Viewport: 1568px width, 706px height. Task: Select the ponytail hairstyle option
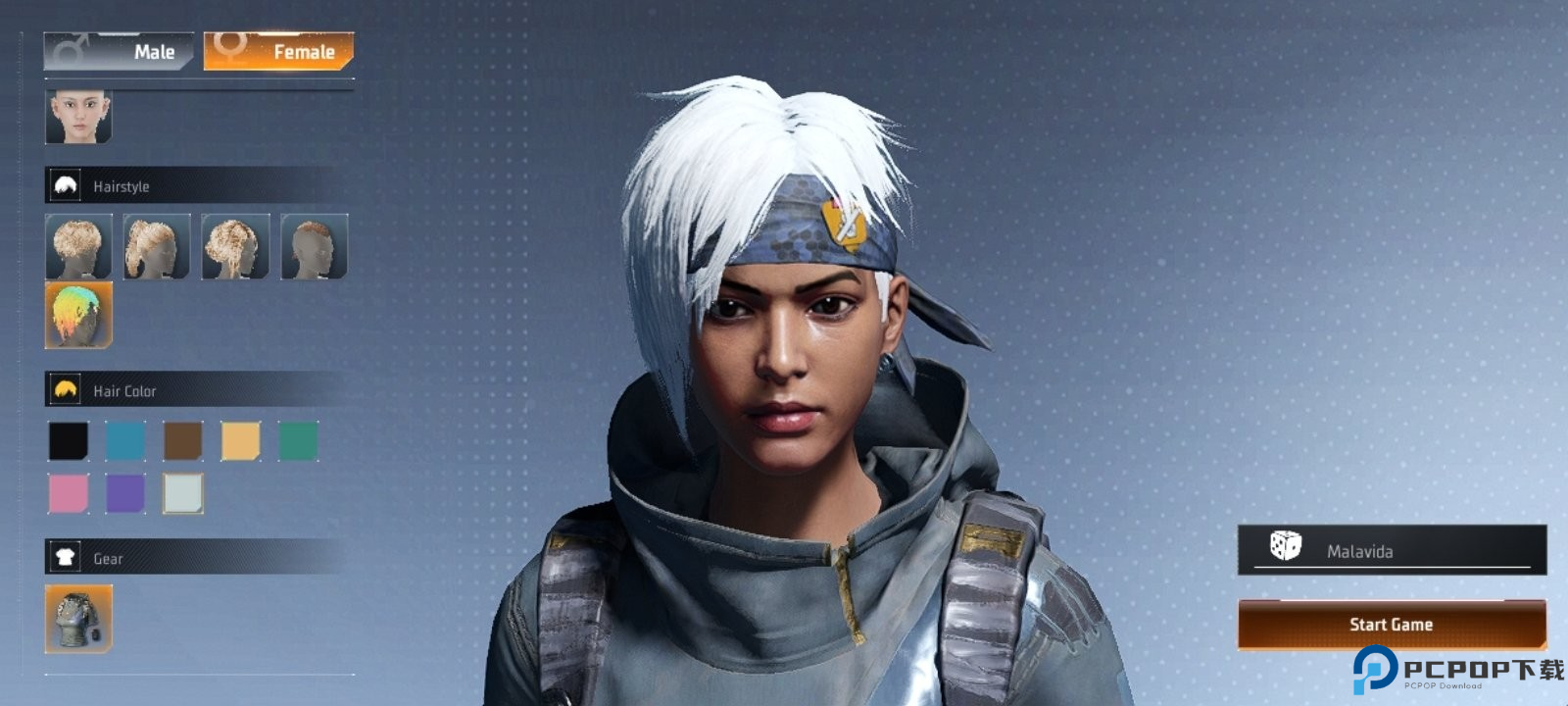pos(157,247)
